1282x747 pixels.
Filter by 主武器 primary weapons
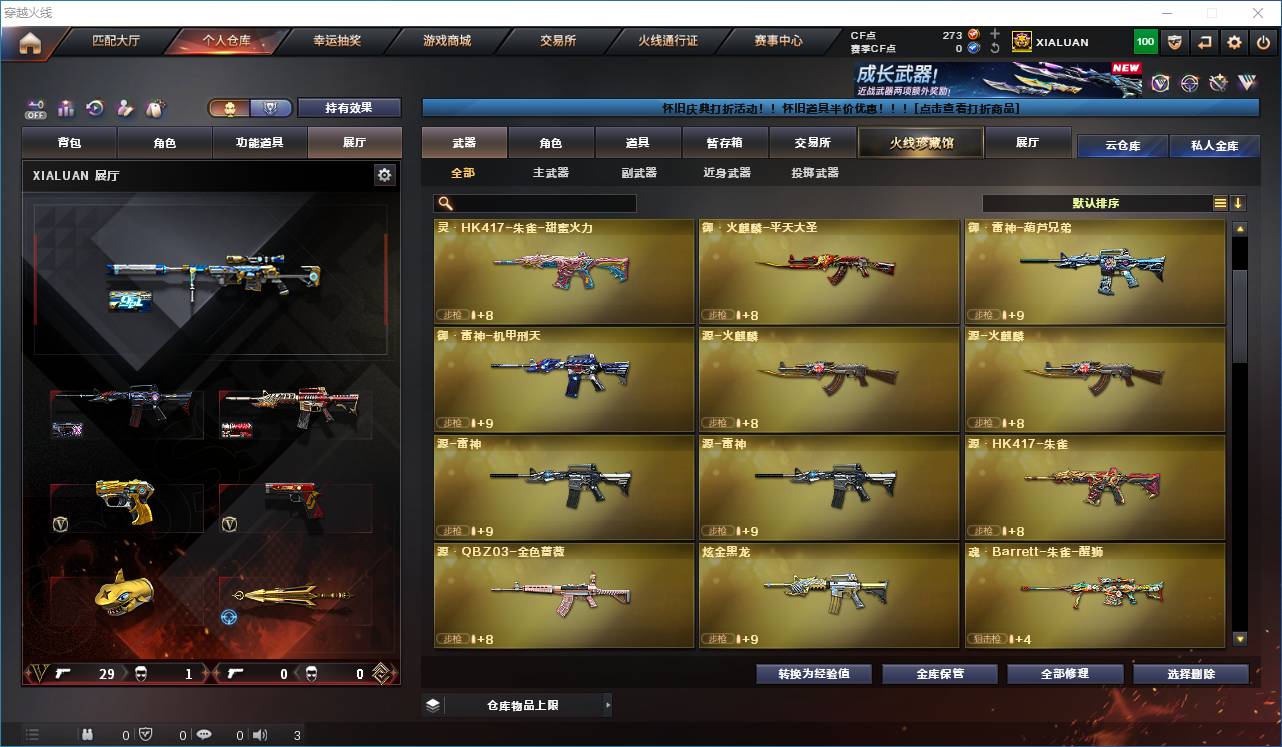(x=550, y=173)
